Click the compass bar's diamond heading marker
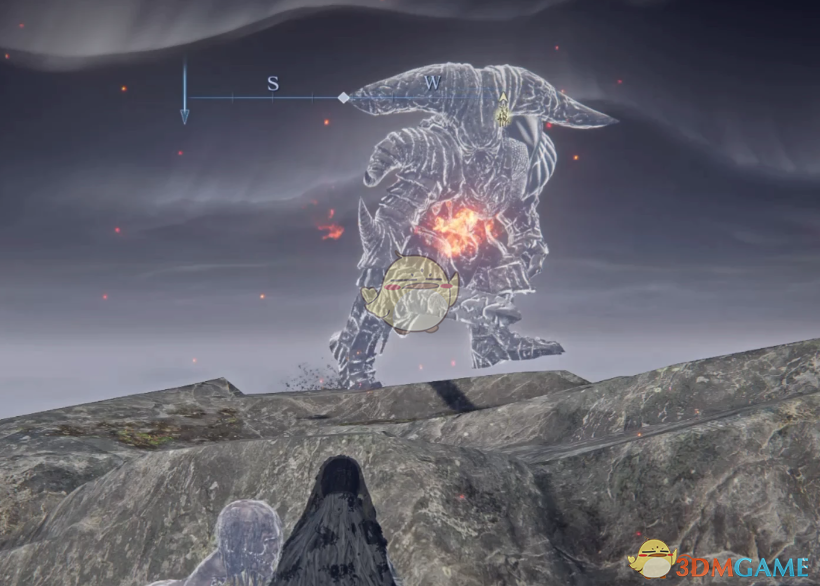 tap(343, 98)
